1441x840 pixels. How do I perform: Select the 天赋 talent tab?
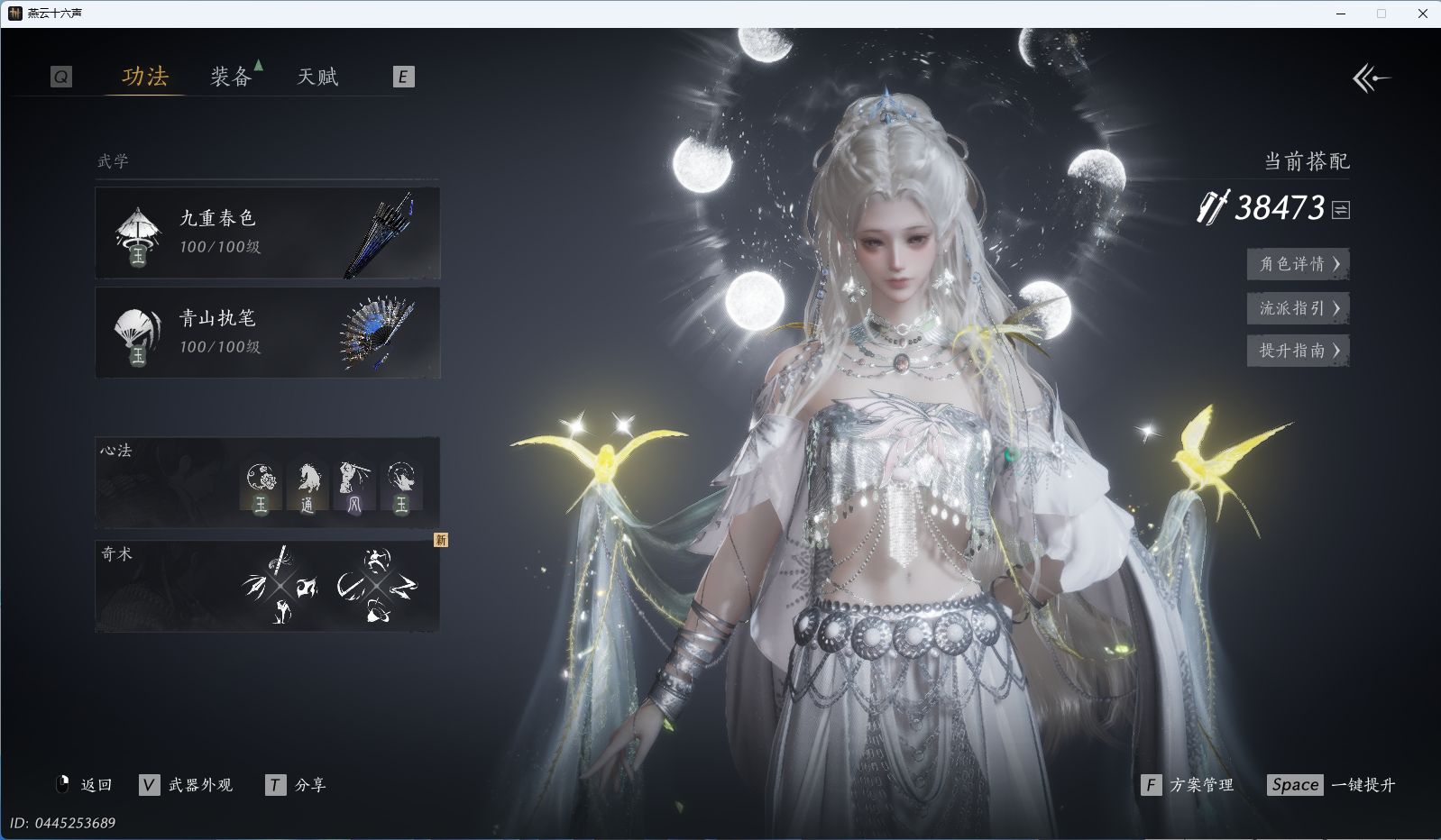(317, 77)
